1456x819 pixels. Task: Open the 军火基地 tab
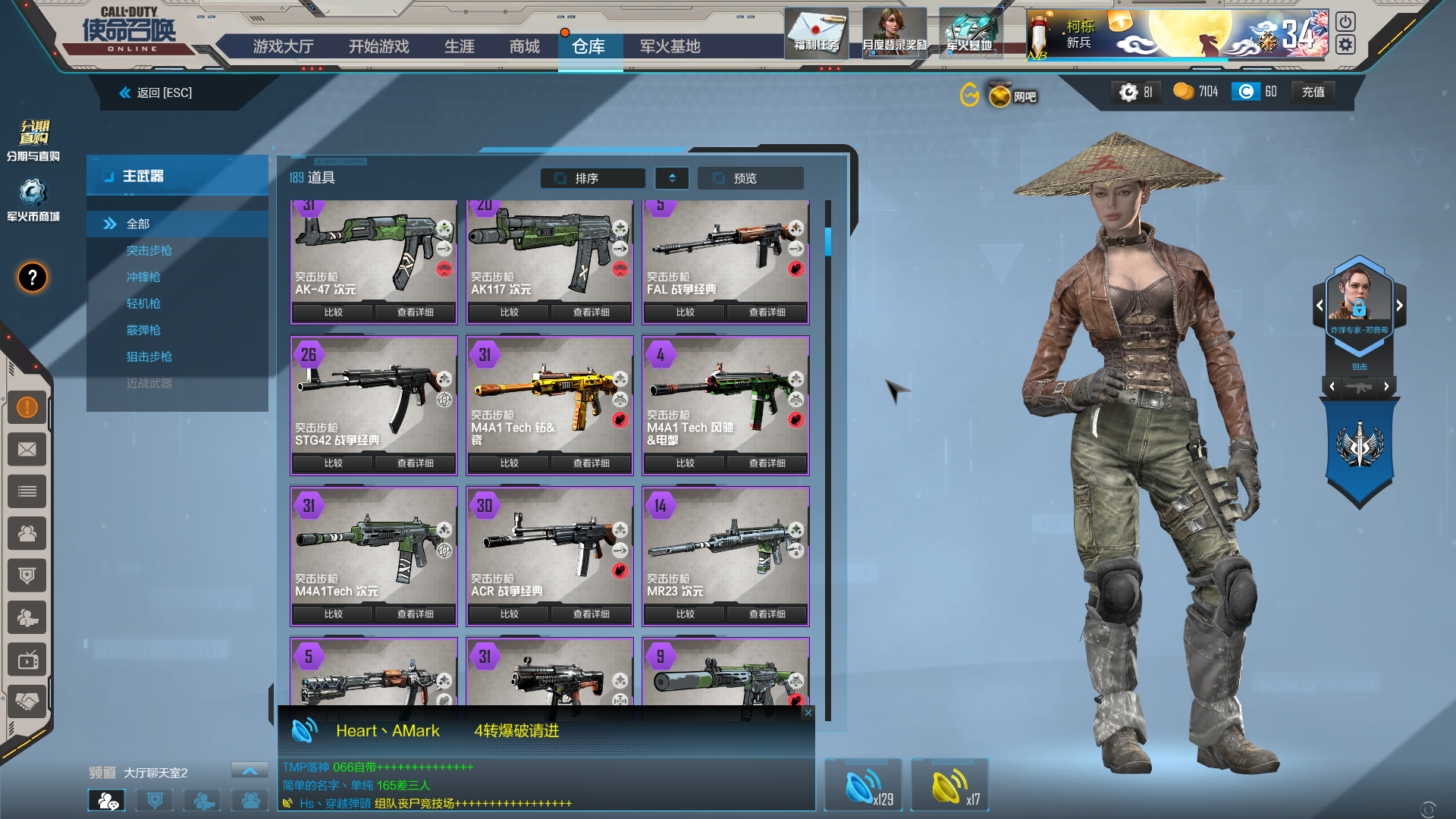670,46
